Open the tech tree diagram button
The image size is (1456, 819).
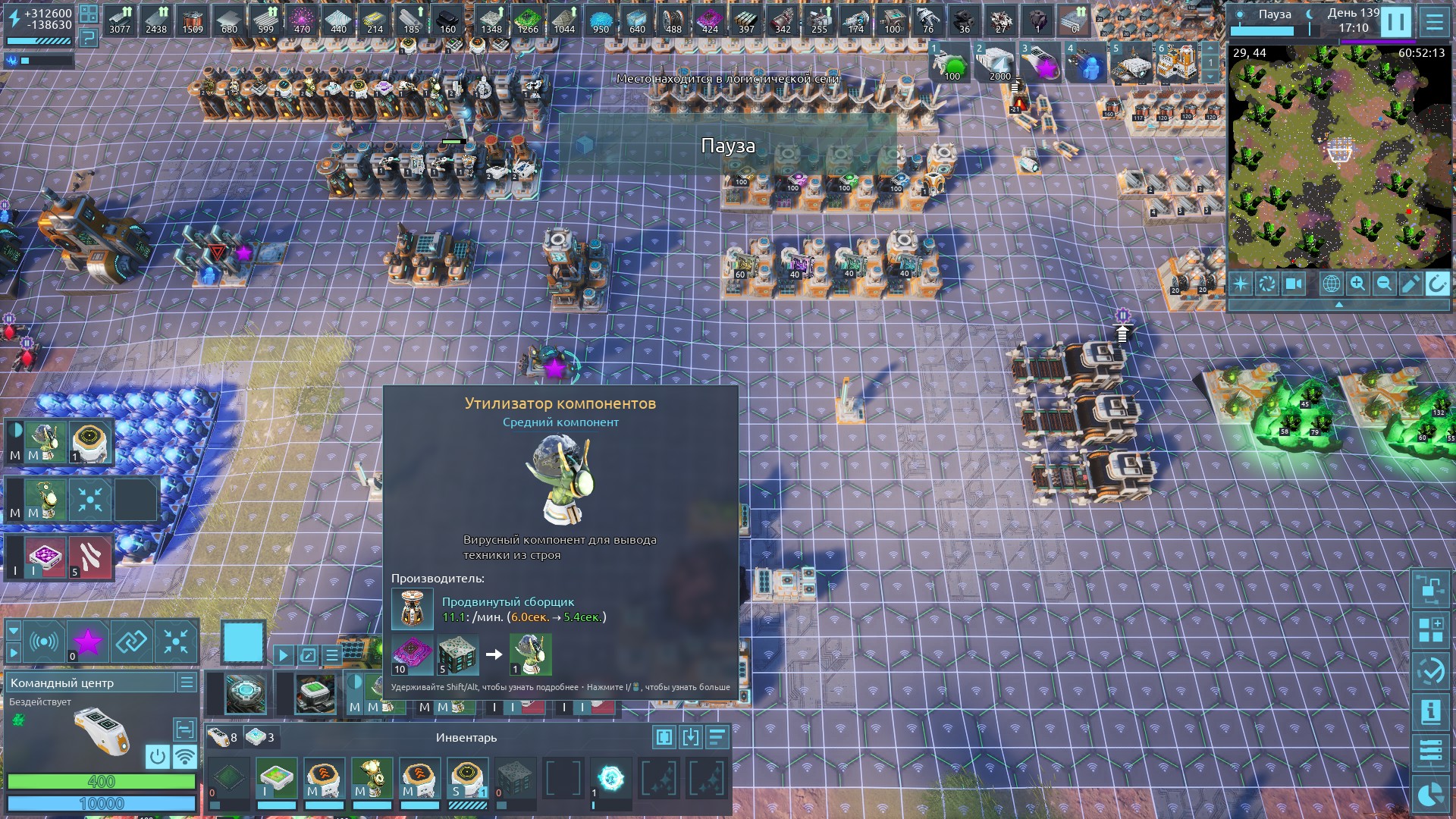point(1430,589)
